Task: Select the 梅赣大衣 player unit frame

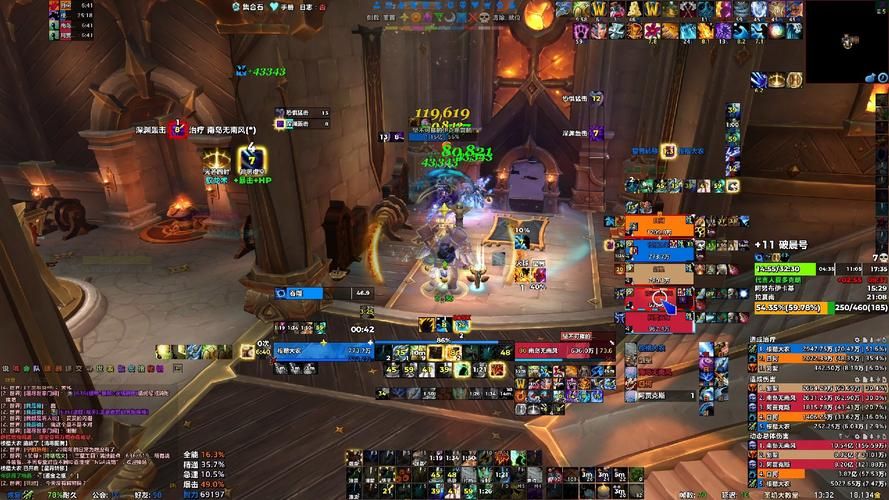Action: pos(321,350)
